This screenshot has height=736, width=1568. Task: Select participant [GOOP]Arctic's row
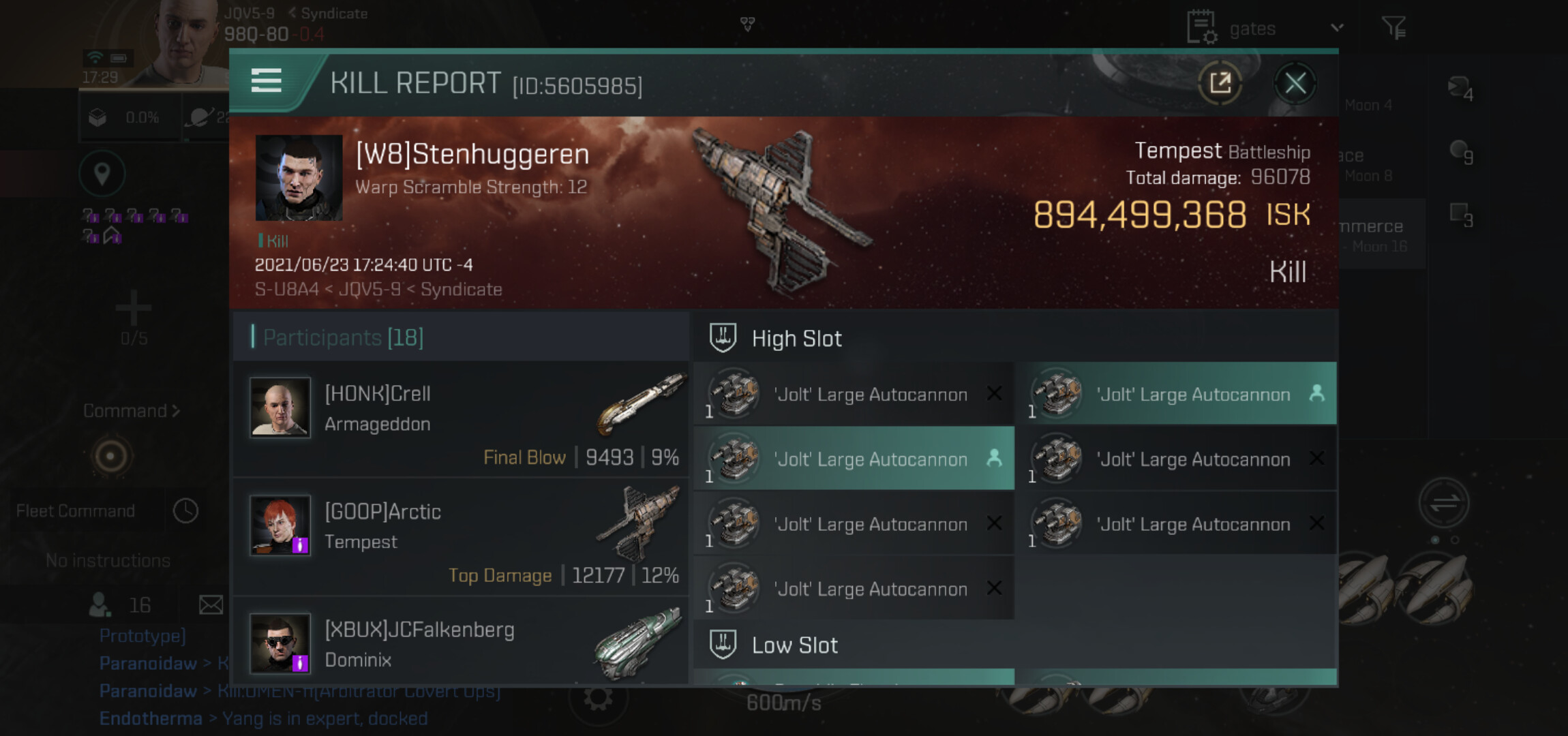[461, 537]
